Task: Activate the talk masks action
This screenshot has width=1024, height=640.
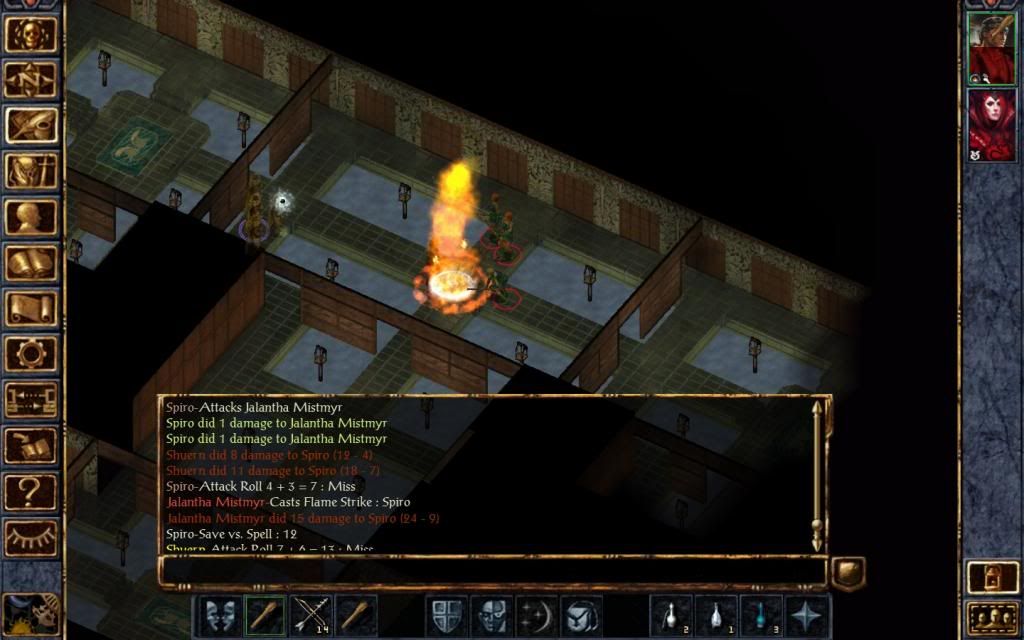Action: pyautogui.click(x=221, y=615)
